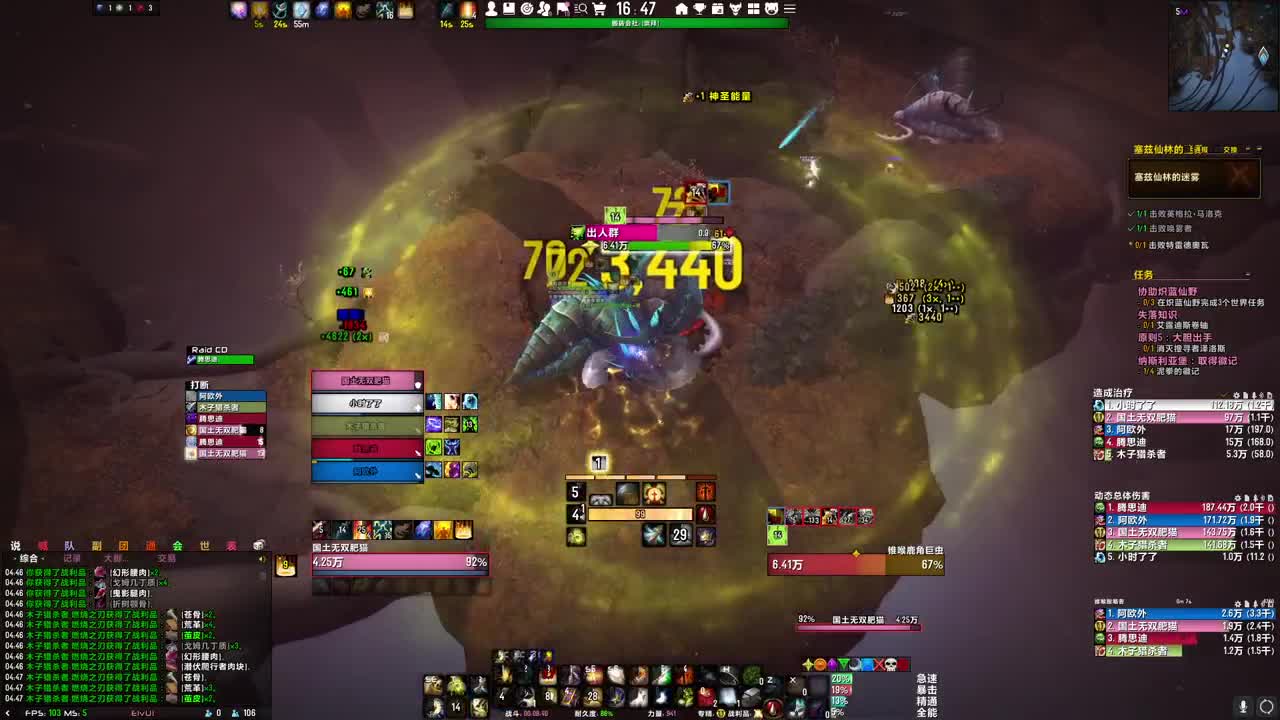Image resolution: width=1280 pixels, height=720 pixels.
Task: Open the encounter journal magnifier icon
Action: point(582,8)
